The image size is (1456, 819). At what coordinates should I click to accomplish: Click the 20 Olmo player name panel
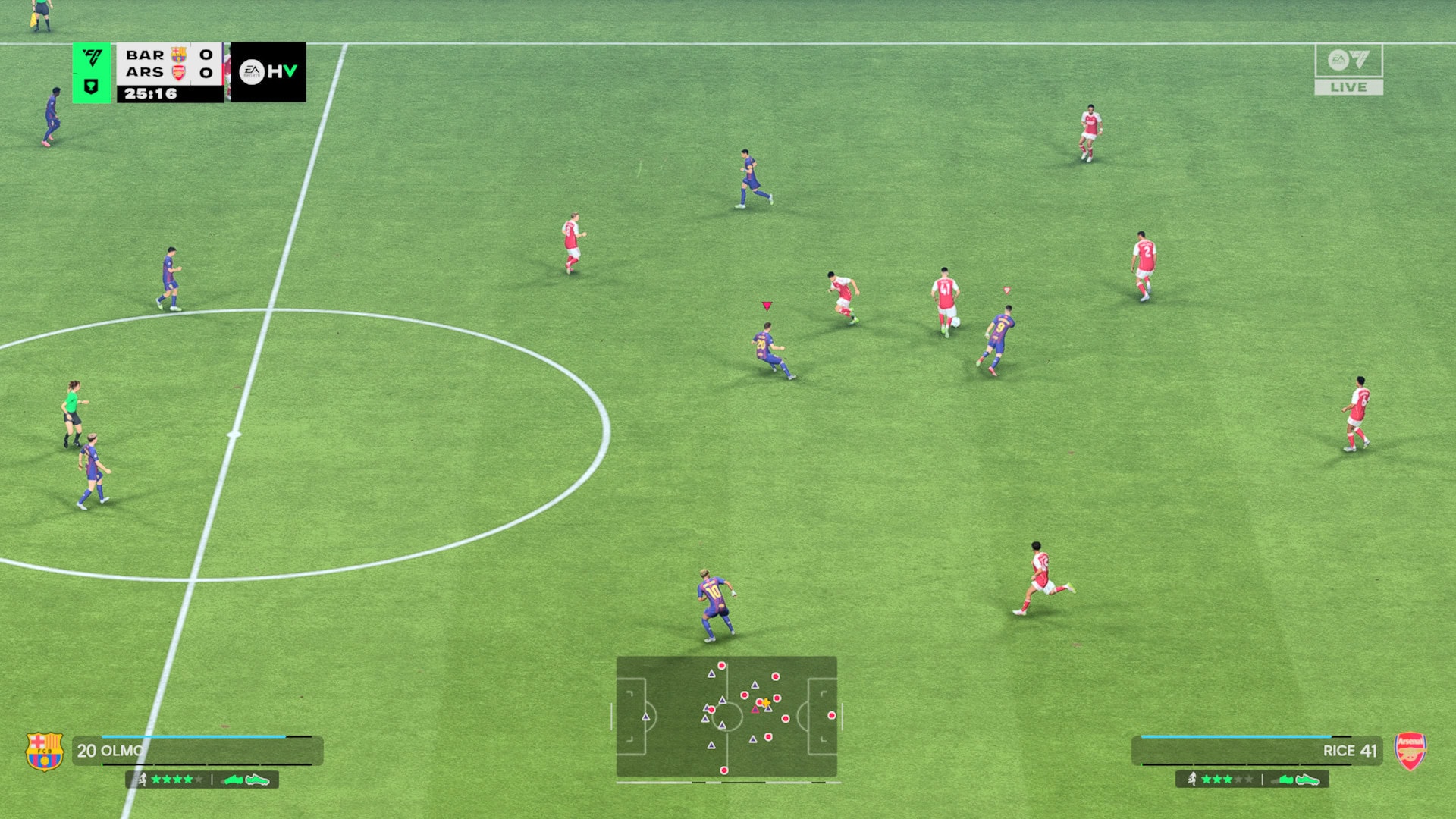click(x=197, y=751)
